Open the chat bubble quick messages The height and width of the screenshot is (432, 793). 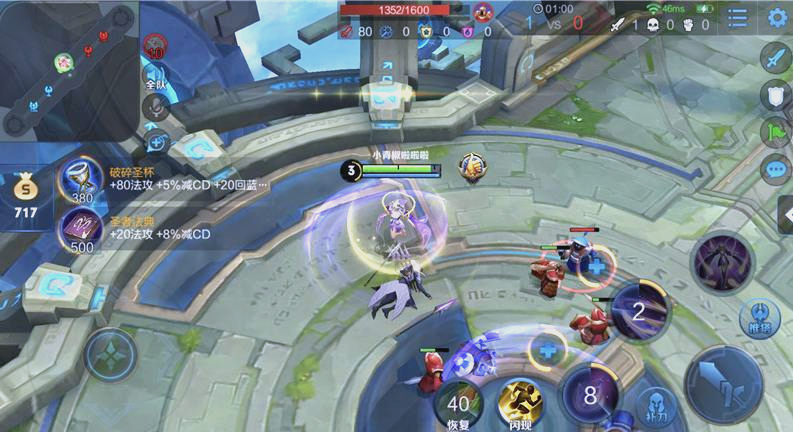775,168
